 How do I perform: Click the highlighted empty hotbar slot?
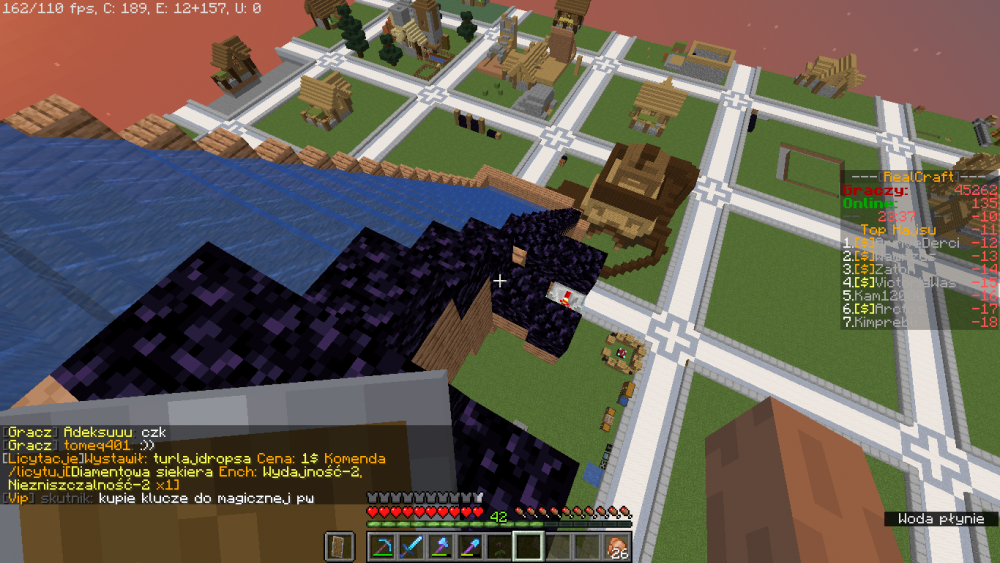point(527,546)
